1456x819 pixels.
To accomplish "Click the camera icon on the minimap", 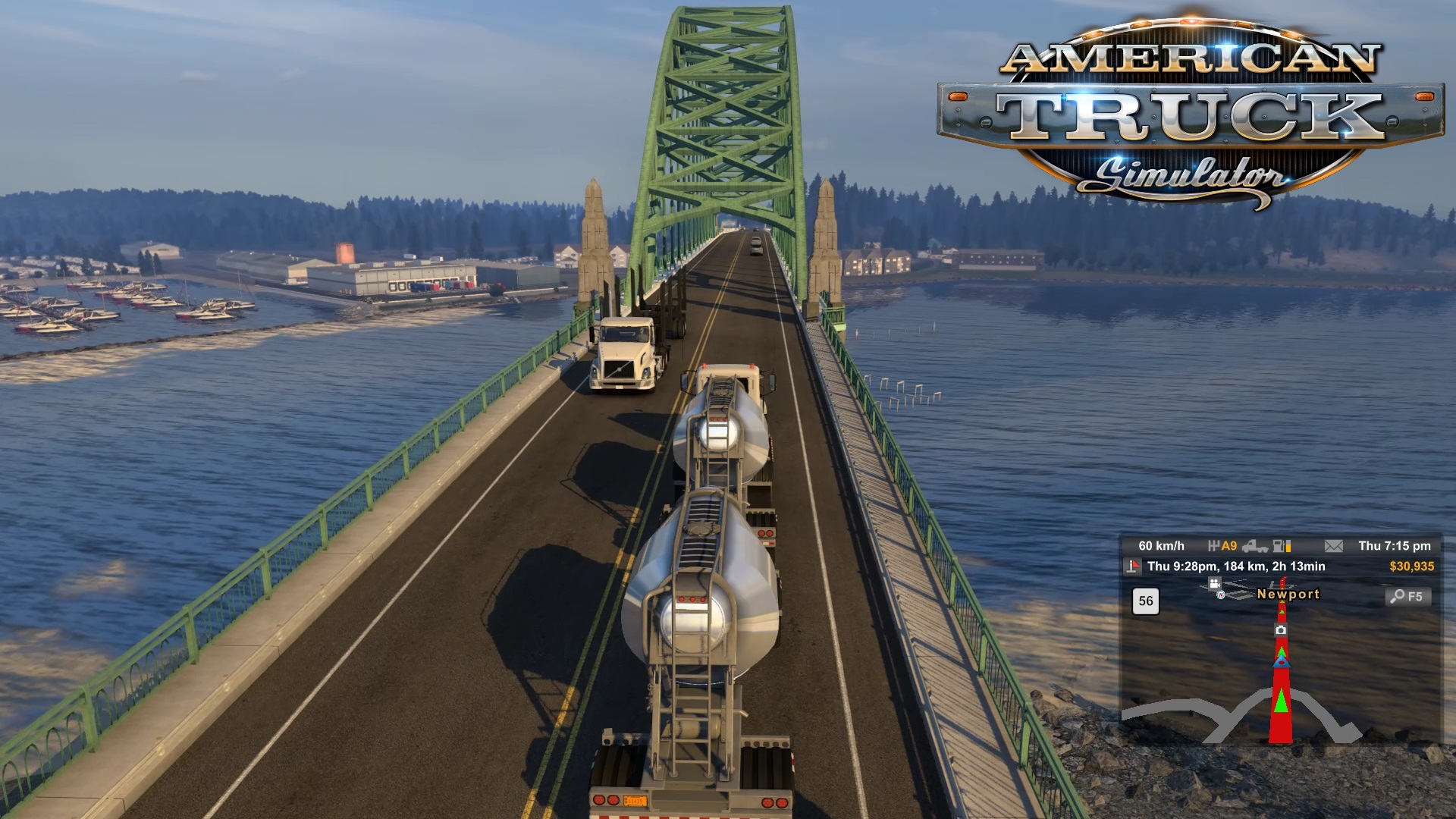I will coord(1214,585).
